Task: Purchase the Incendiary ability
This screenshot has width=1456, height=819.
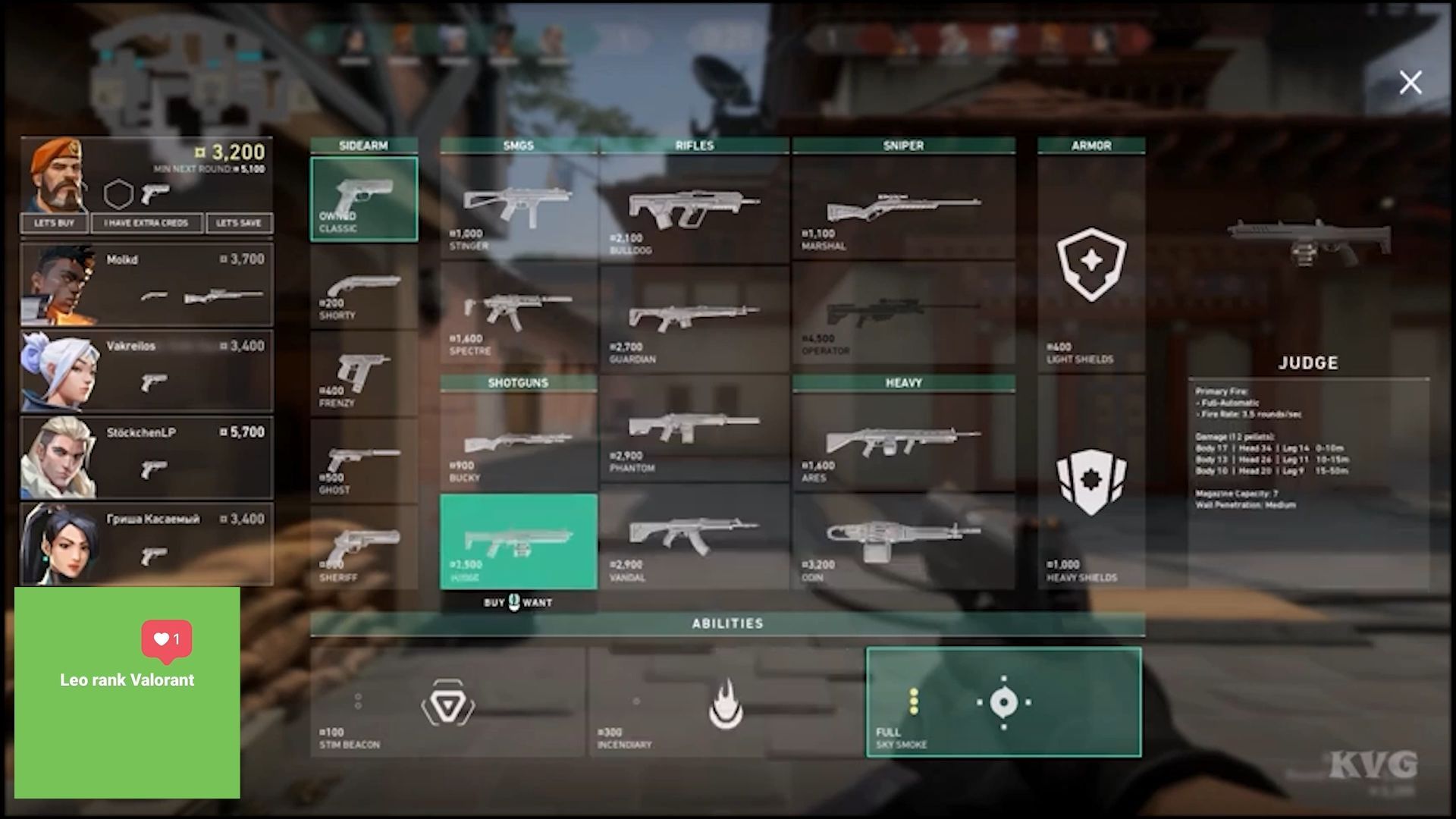Action: 726,703
